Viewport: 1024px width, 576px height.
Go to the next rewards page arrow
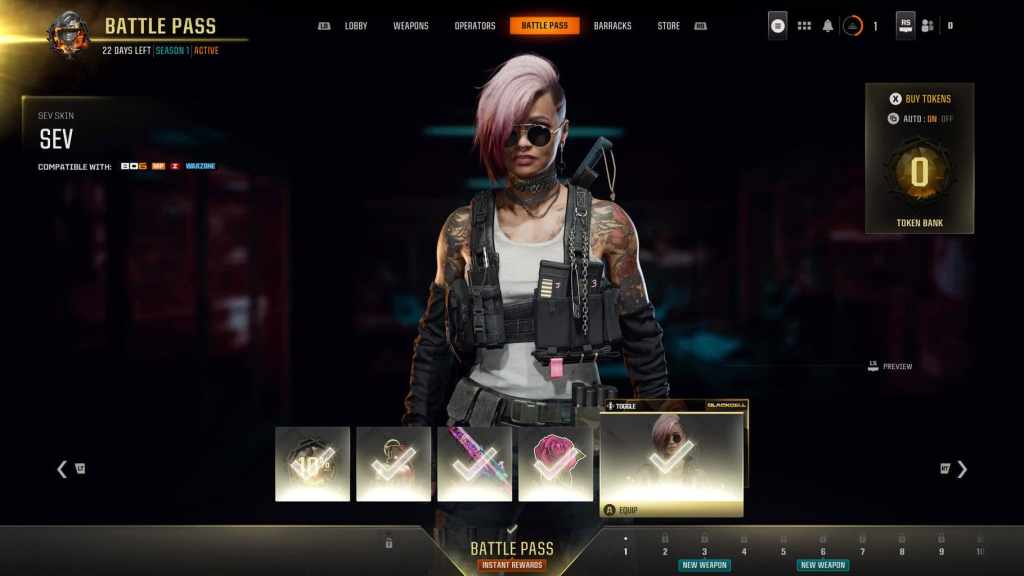click(x=961, y=469)
